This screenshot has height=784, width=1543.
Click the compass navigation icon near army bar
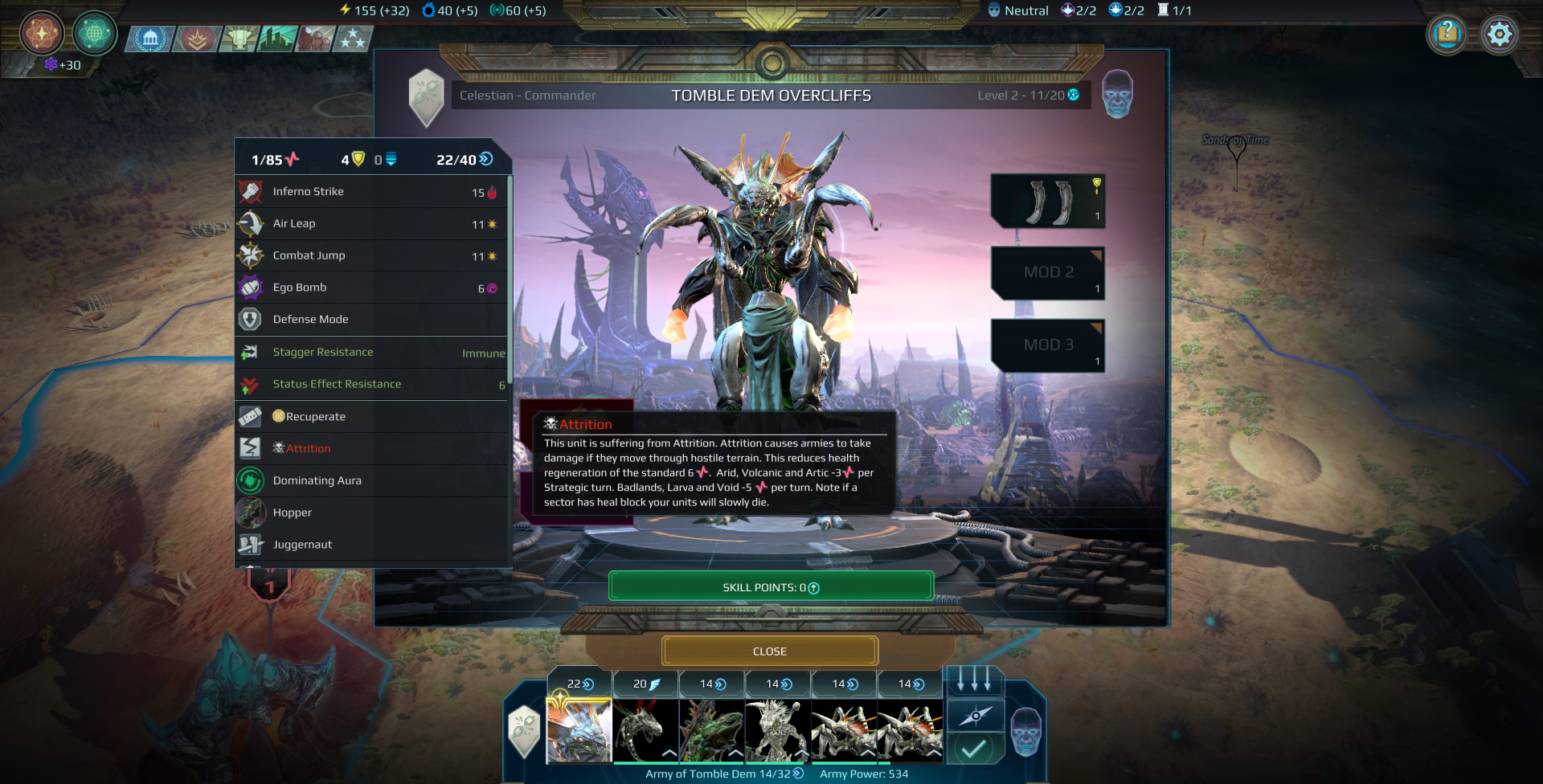pyautogui.click(x=975, y=715)
